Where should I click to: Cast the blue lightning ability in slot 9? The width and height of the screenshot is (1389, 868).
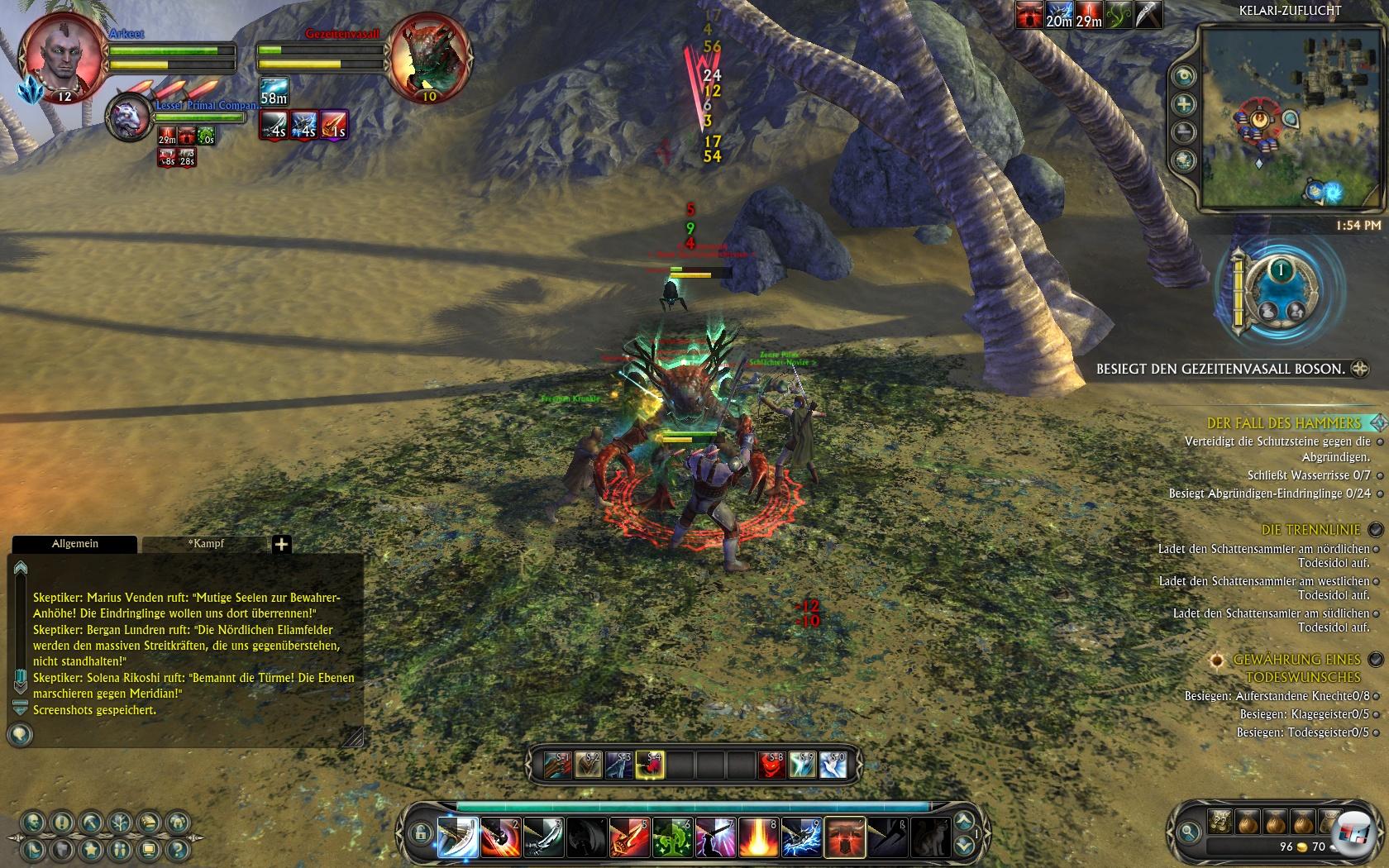801,837
